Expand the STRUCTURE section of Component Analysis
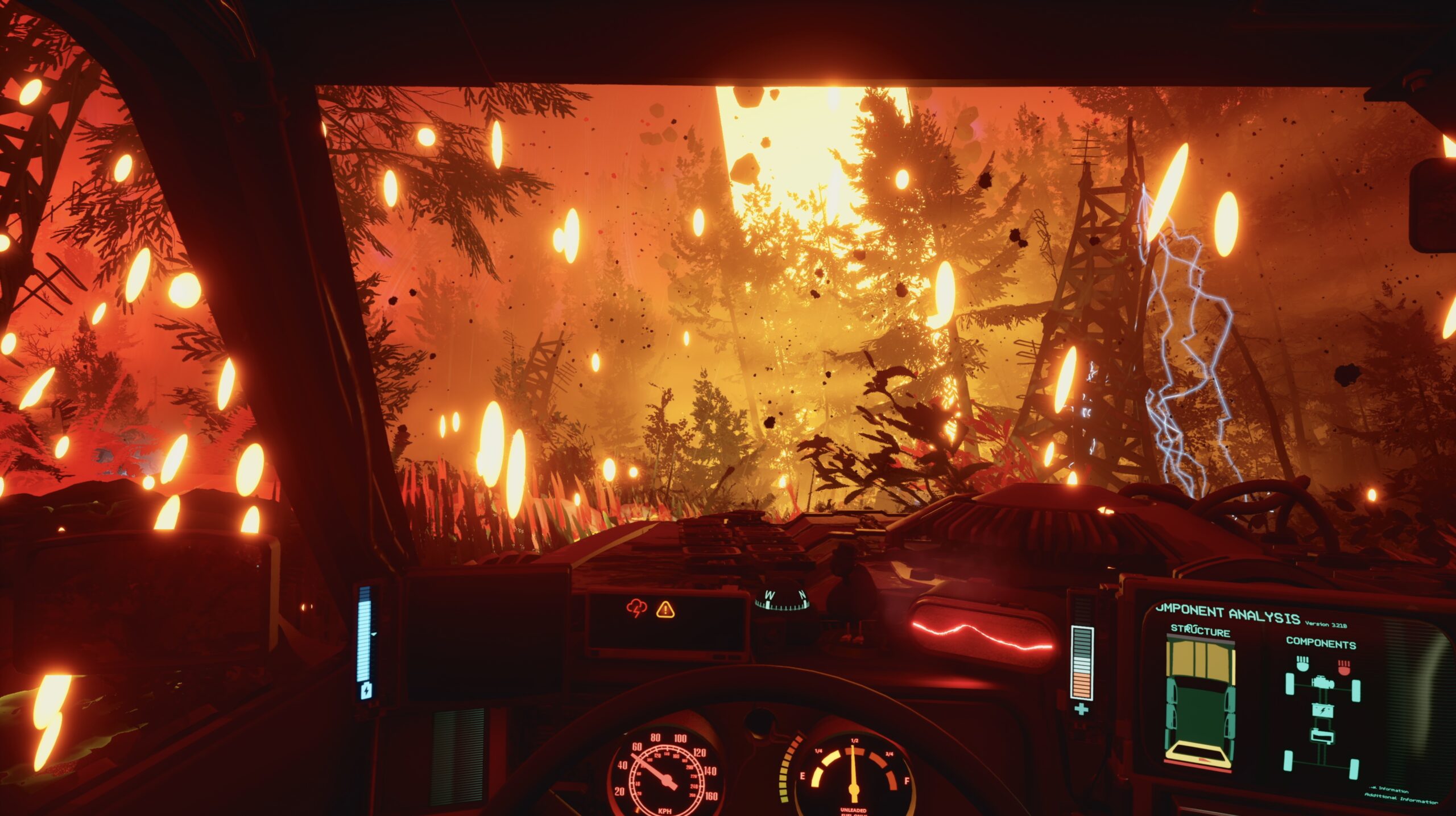 pyautogui.click(x=1201, y=632)
